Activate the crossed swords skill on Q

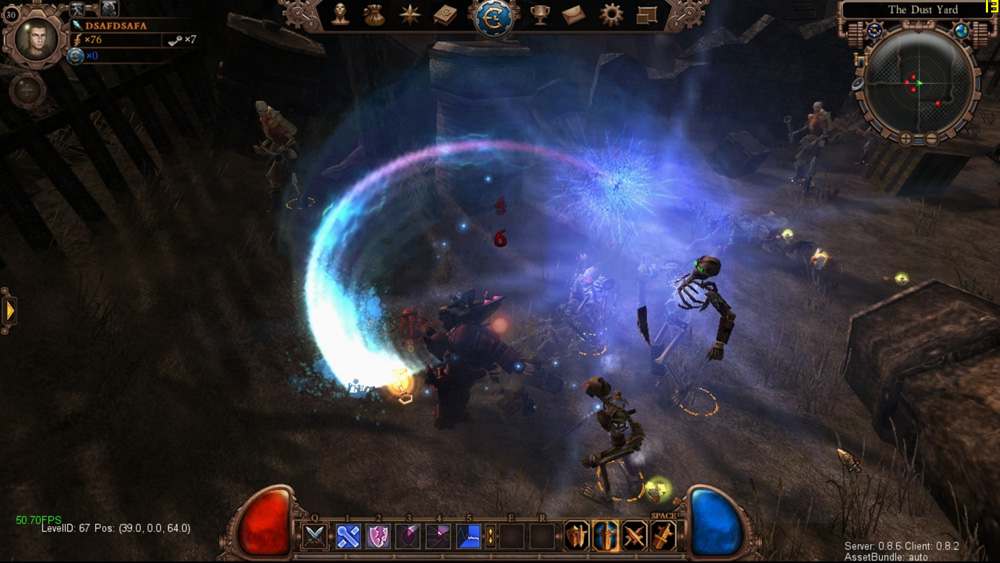[x=315, y=536]
